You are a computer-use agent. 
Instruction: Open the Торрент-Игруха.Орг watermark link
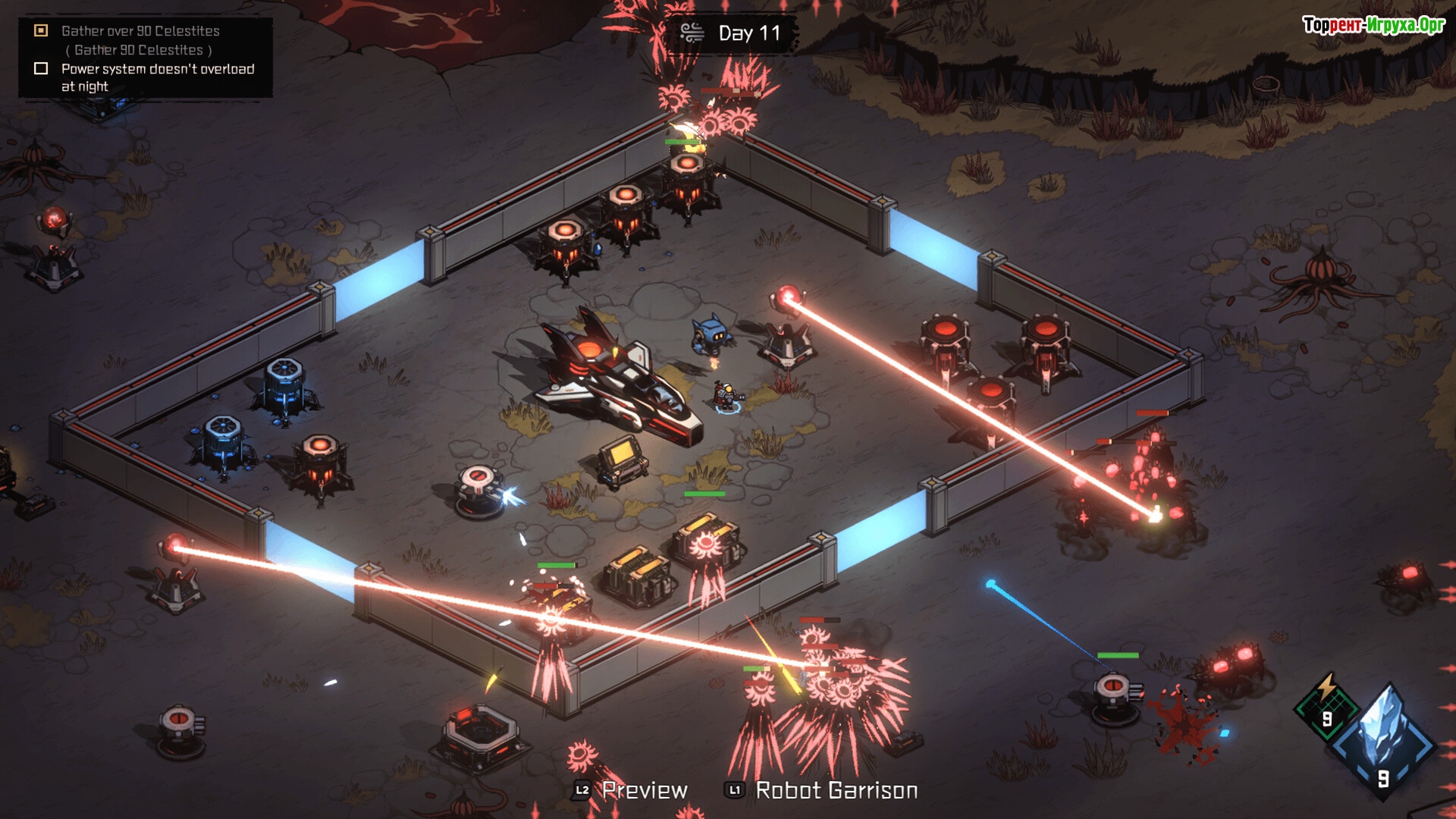(x=1373, y=25)
